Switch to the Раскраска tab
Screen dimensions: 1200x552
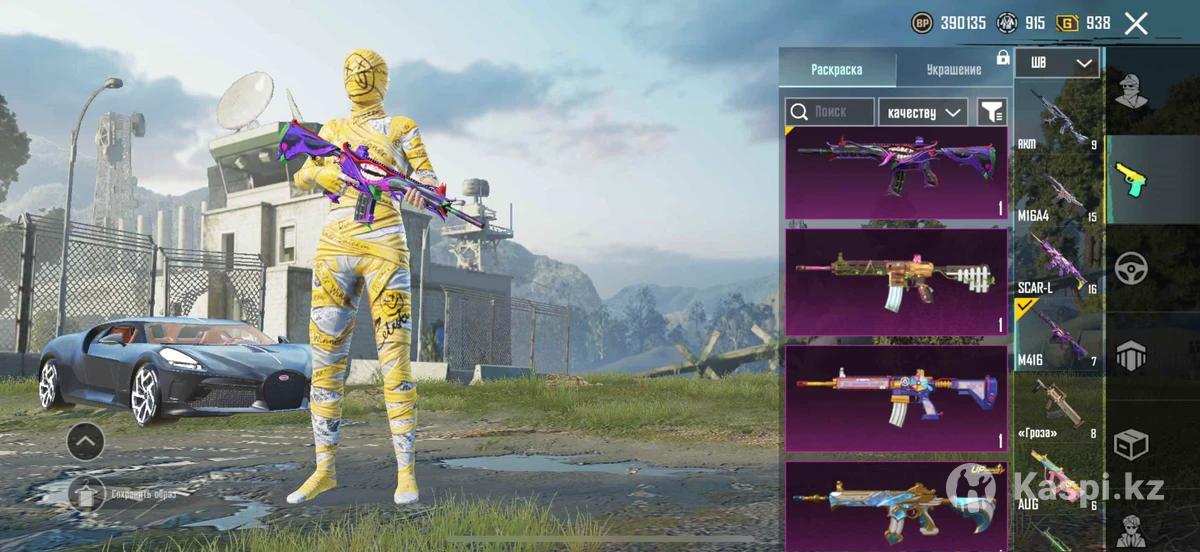pos(837,70)
